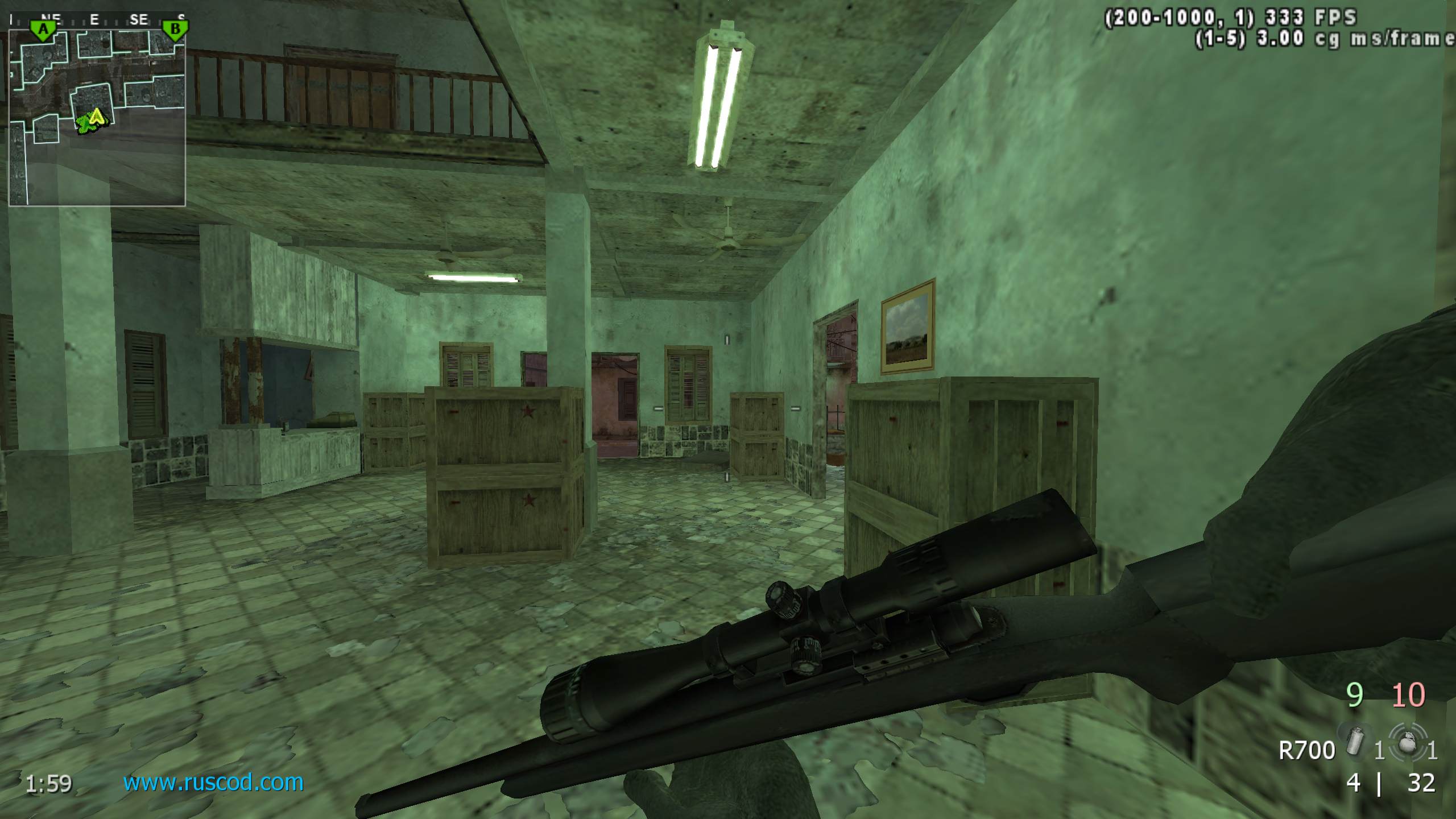Viewport: 1456px width, 819px height.
Task: Select the green A objective marker
Action: [x=43, y=30]
